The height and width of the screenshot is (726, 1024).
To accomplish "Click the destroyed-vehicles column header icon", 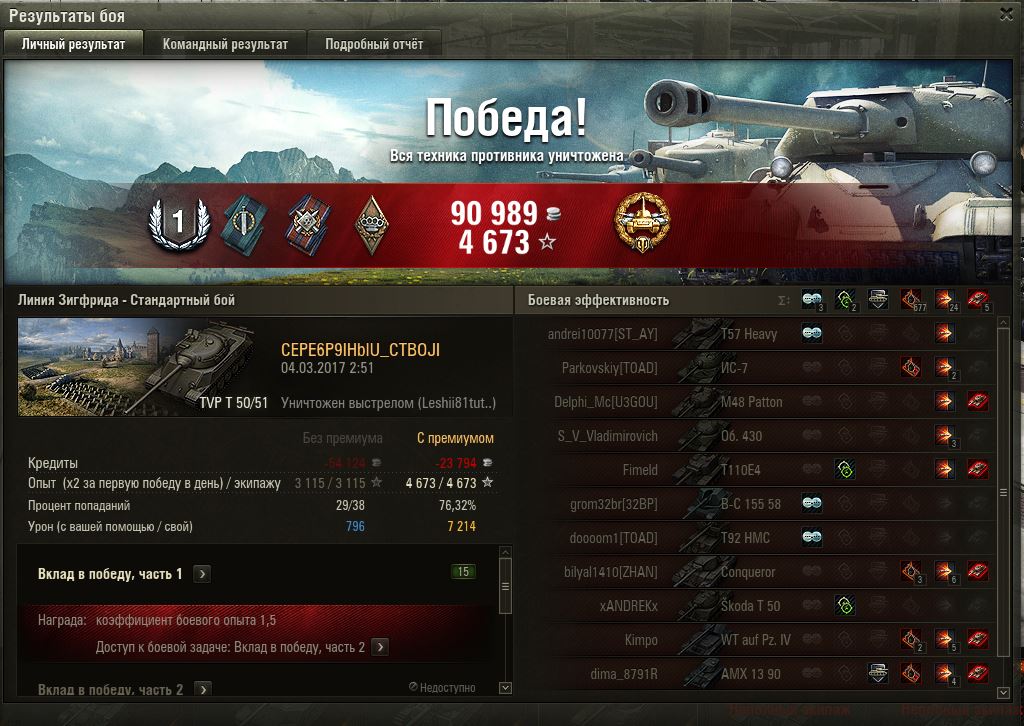I will [978, 299].
